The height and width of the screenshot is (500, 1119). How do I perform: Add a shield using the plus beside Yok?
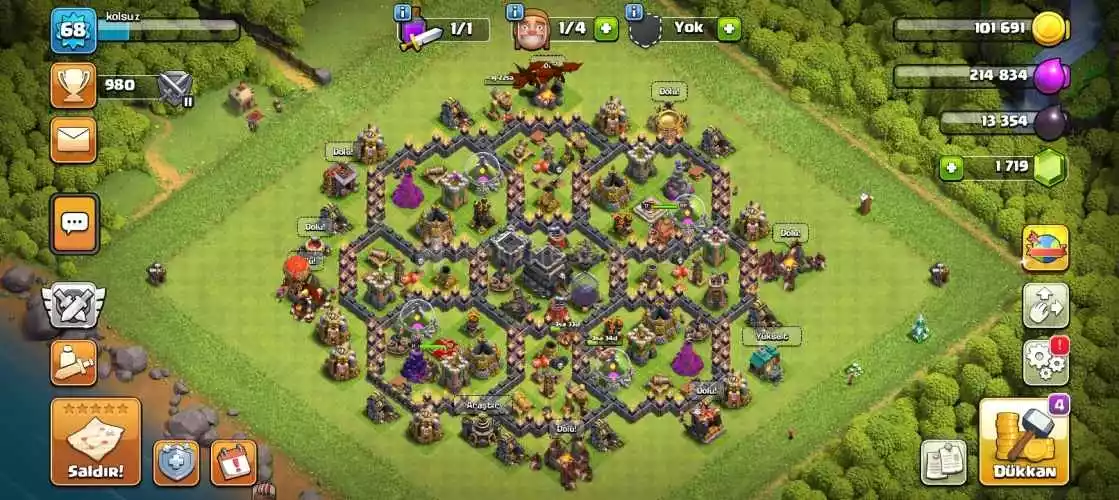[729, 29]
